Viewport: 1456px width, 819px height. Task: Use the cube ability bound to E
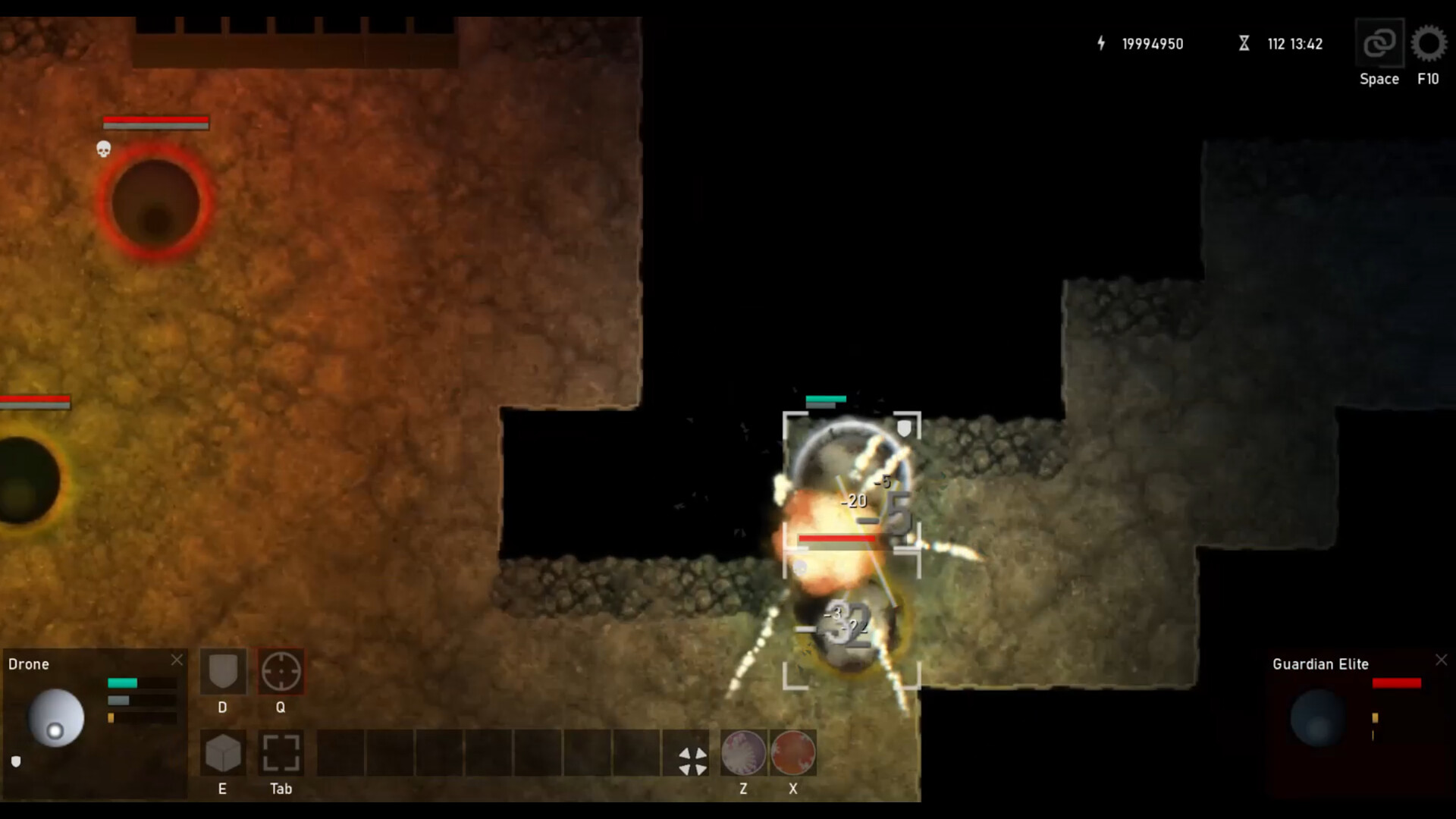point(222,753)
